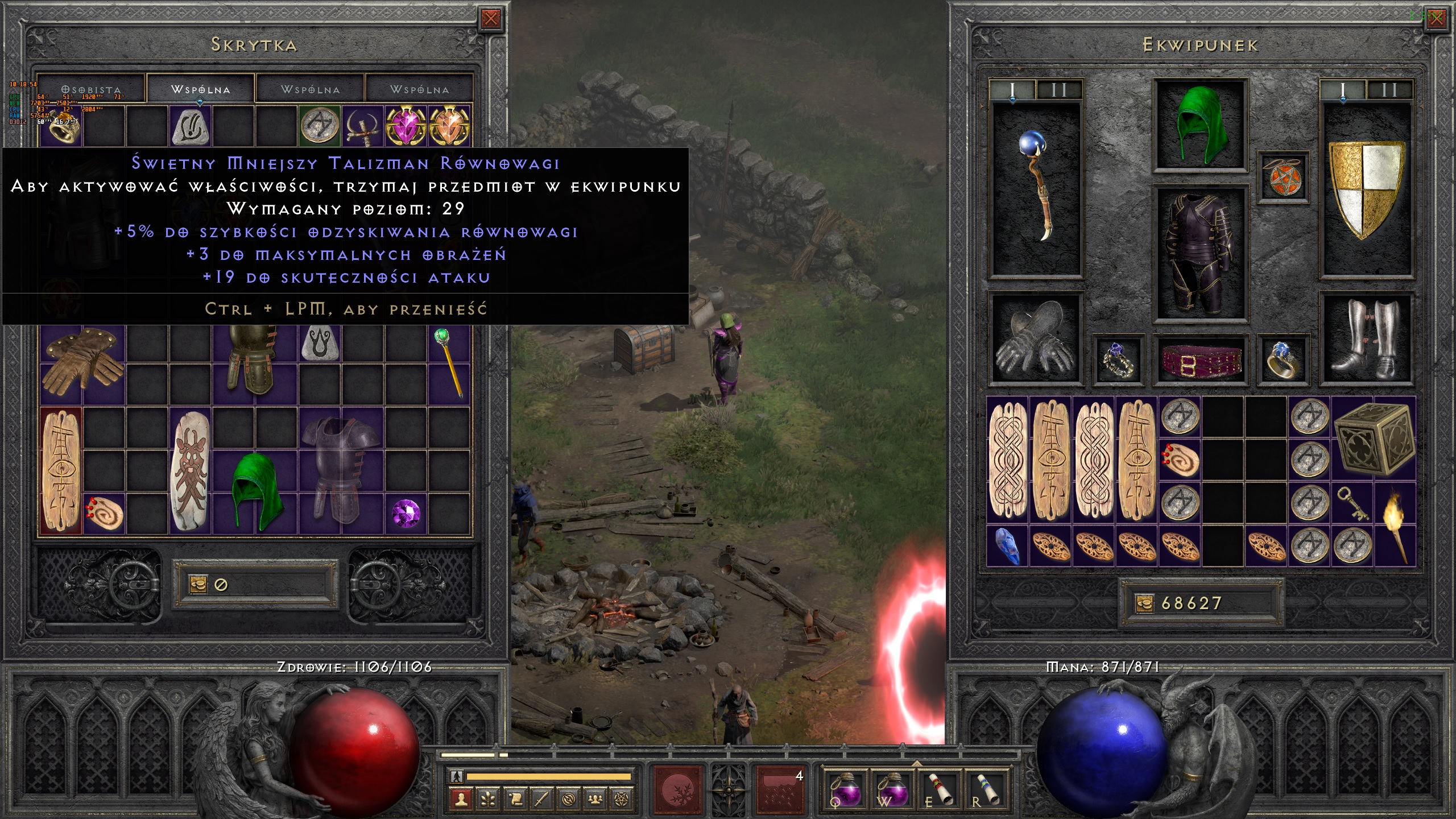Screen dimensions: 1456x819
Task: Close the Ekwipunek inventory panel
Action: click(1436, 19)
